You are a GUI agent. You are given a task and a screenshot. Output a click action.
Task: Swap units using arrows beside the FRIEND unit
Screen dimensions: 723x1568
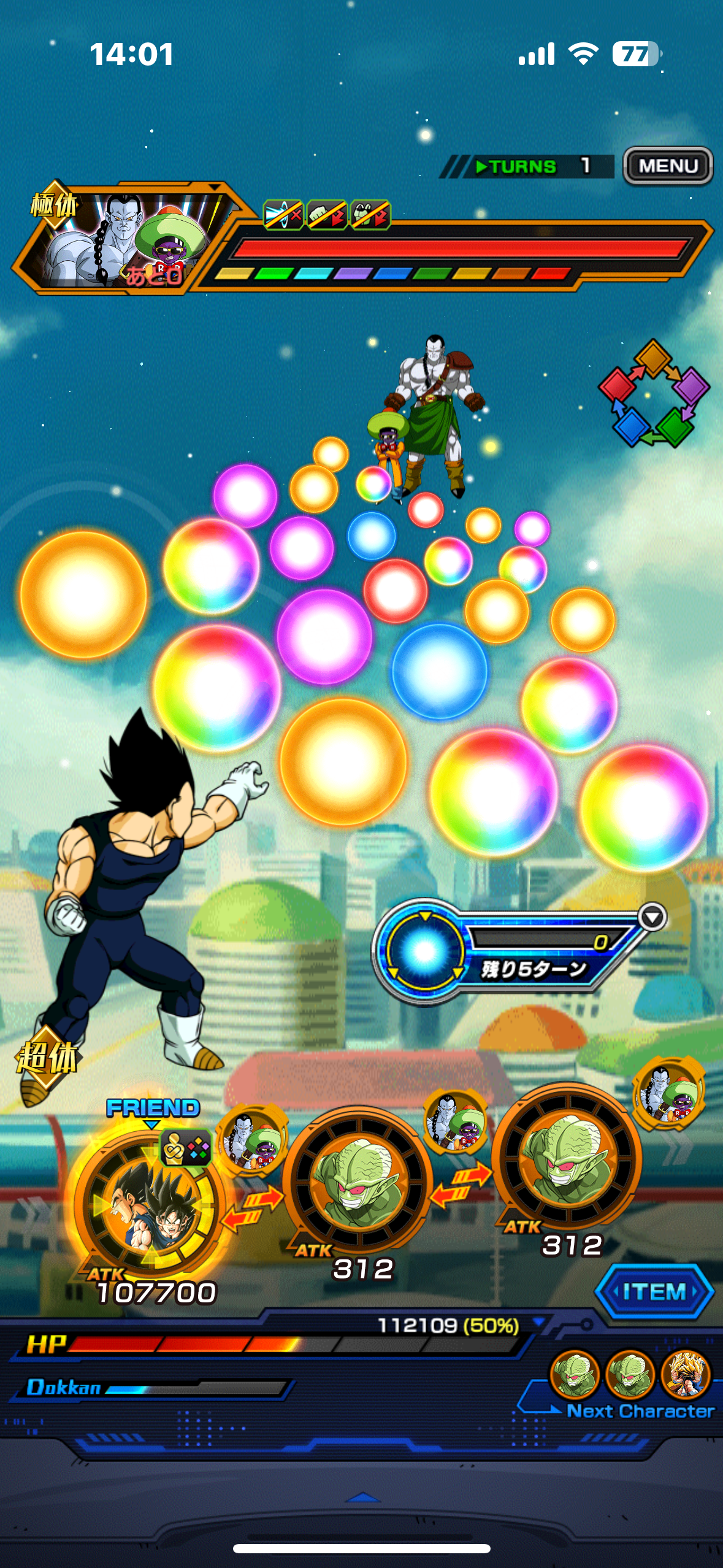[x=252, y=1208]
